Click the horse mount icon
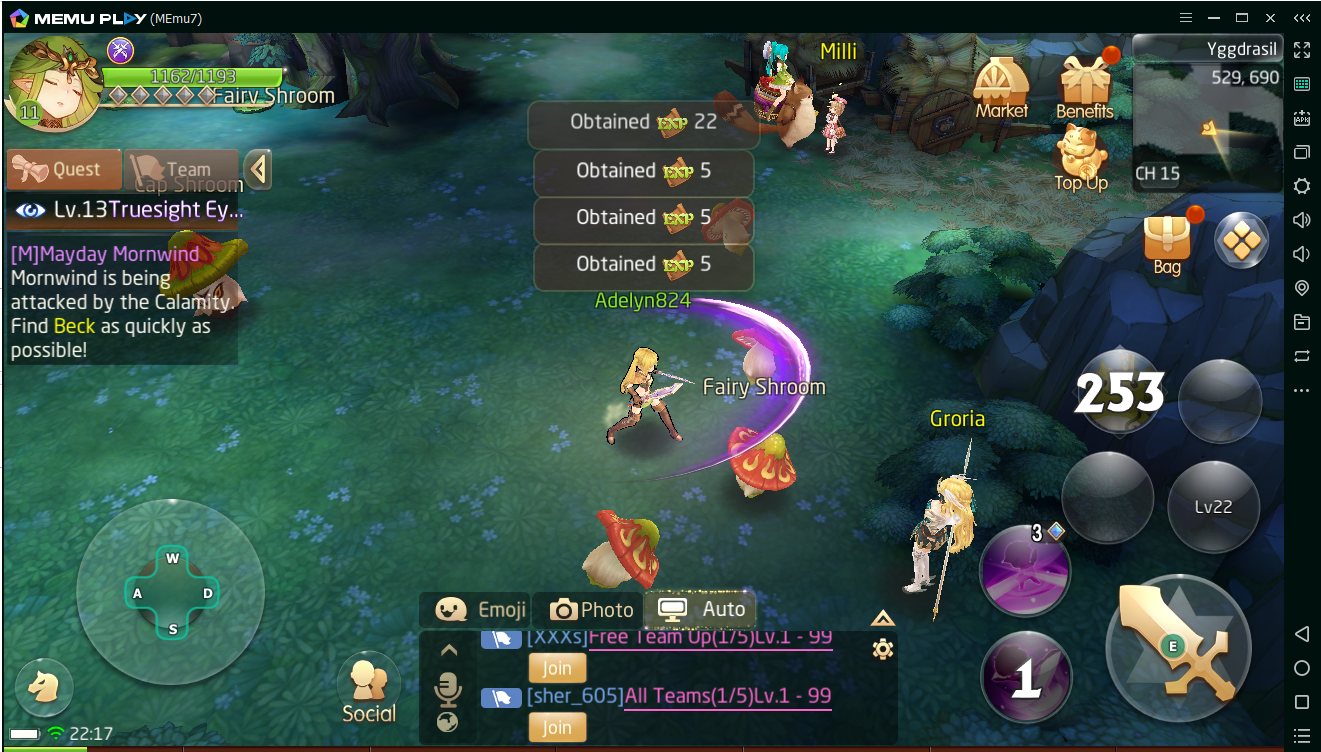Viewport: 1321px width, 752px height. (44, 686)
